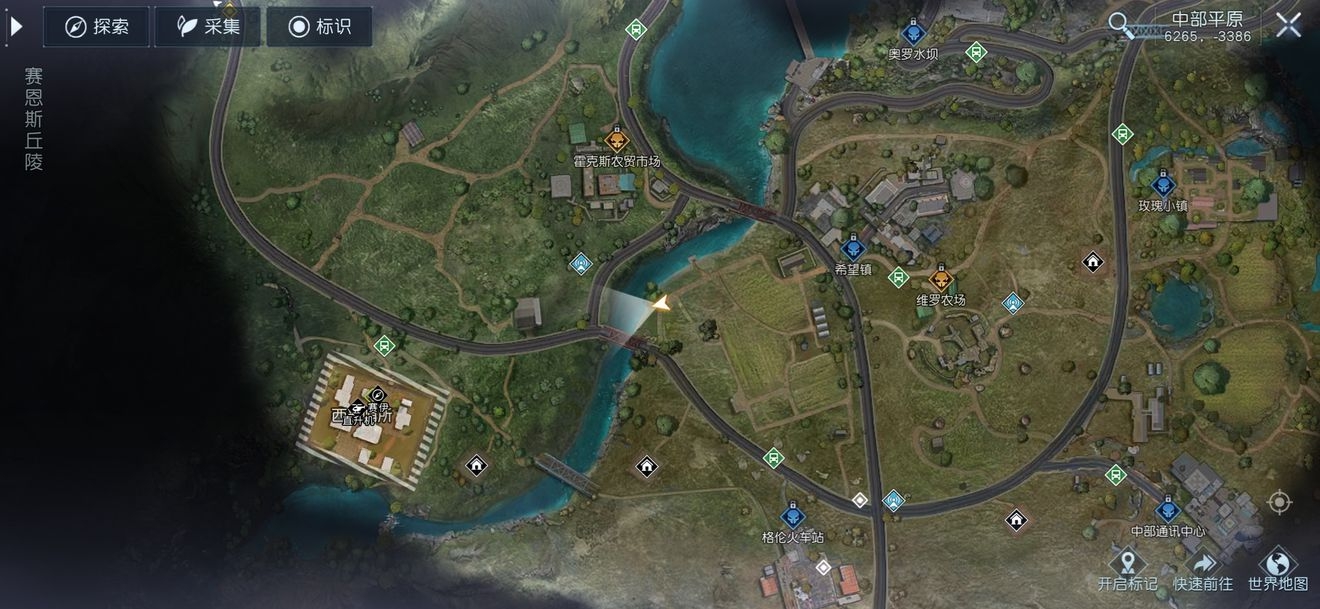Select the 维罗农场 map marker
The width and height of the screenshot is (1320, 609).
pyautogui.click(x=940, y=279)
